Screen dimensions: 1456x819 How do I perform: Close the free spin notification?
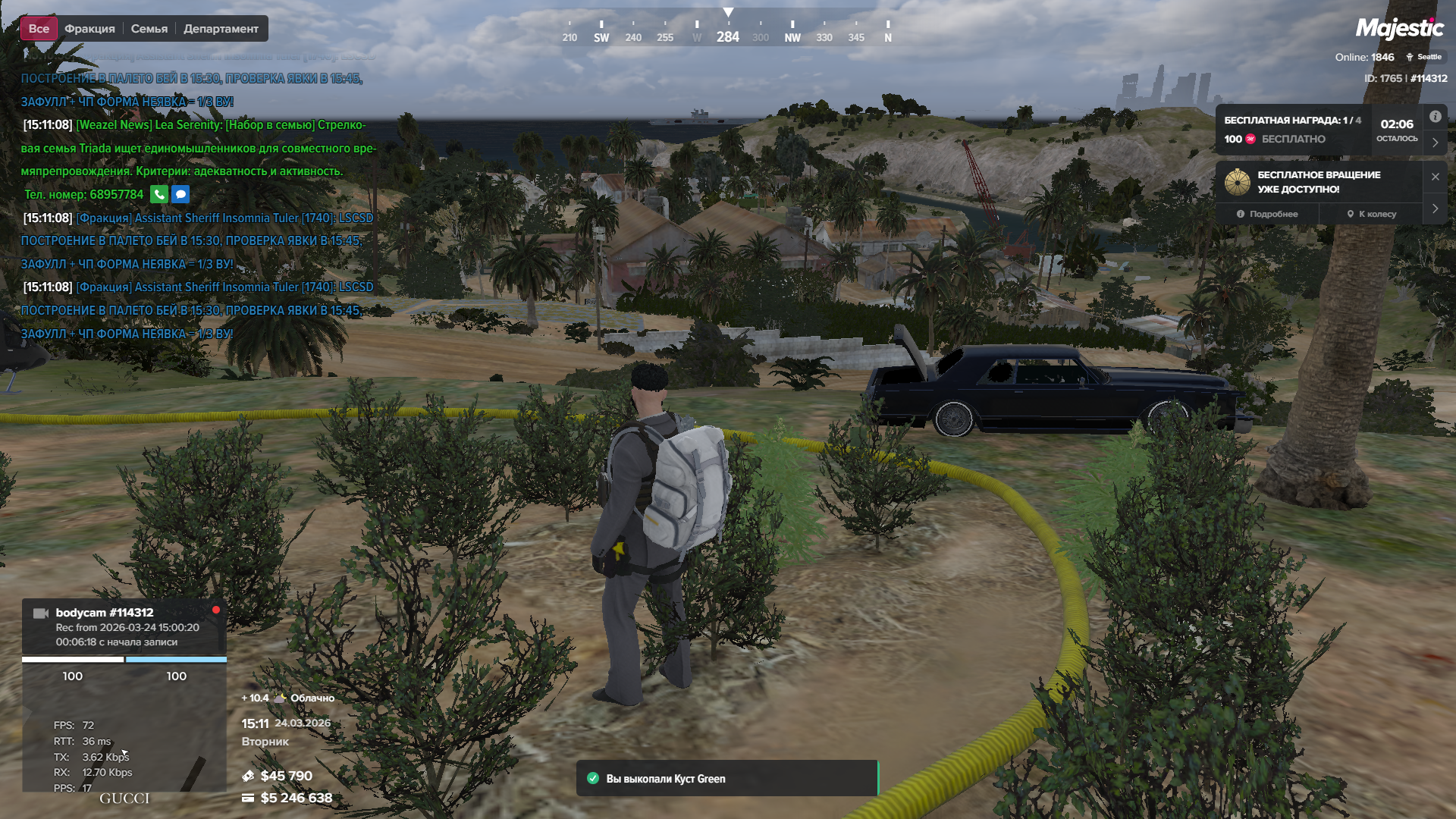pos(1435,177)
